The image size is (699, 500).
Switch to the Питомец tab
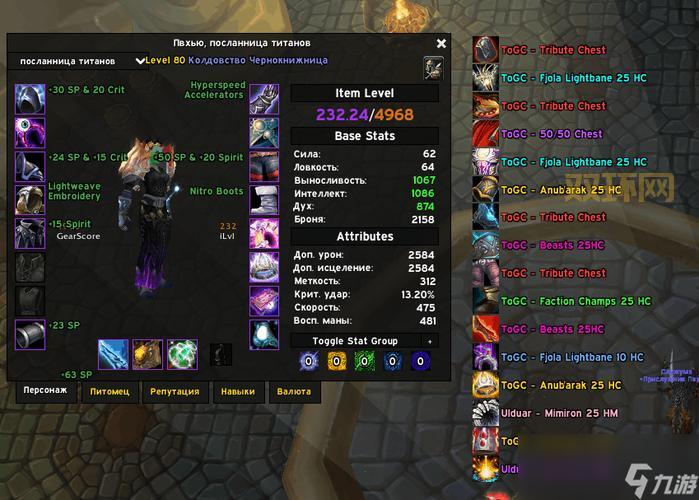tap(109, 391)
